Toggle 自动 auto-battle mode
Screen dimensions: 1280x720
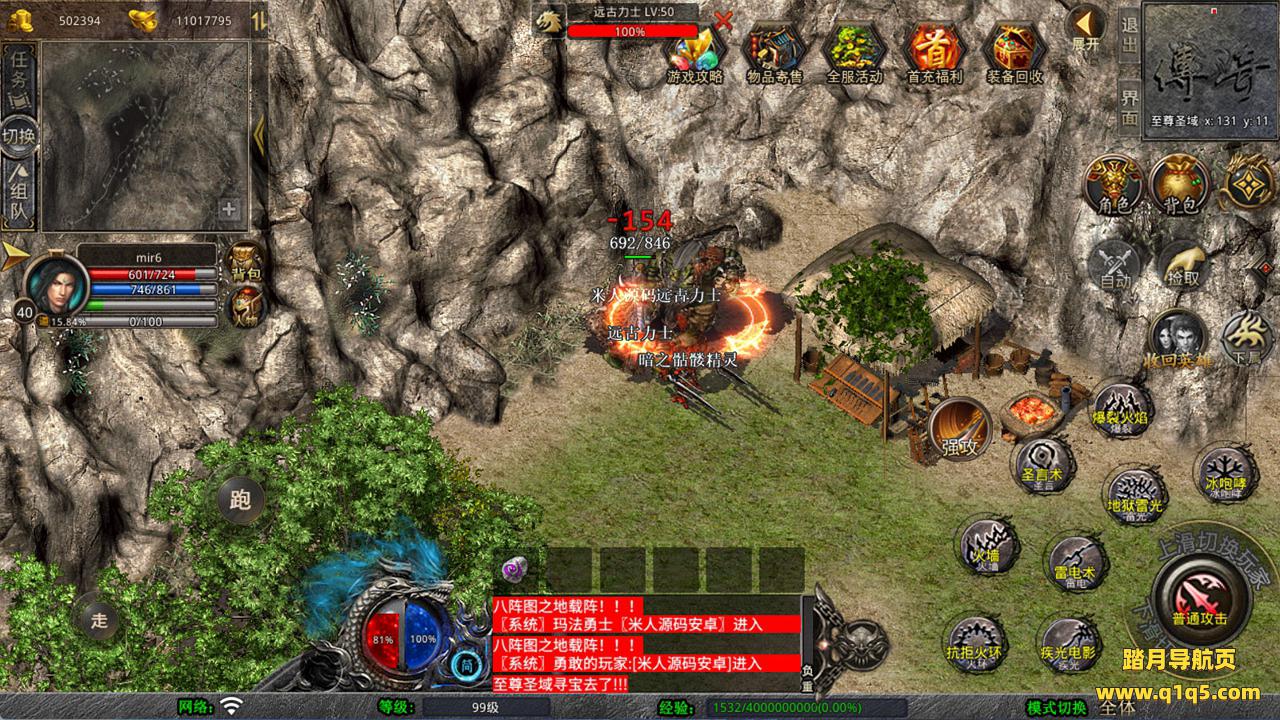[1115, 265]
